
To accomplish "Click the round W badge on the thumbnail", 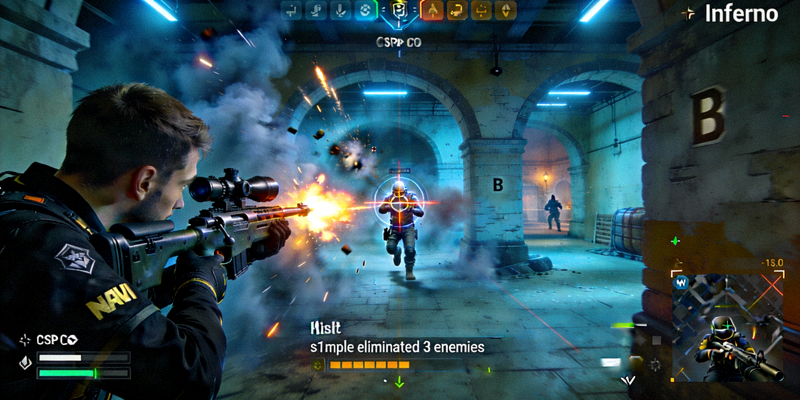I will 682,282.
